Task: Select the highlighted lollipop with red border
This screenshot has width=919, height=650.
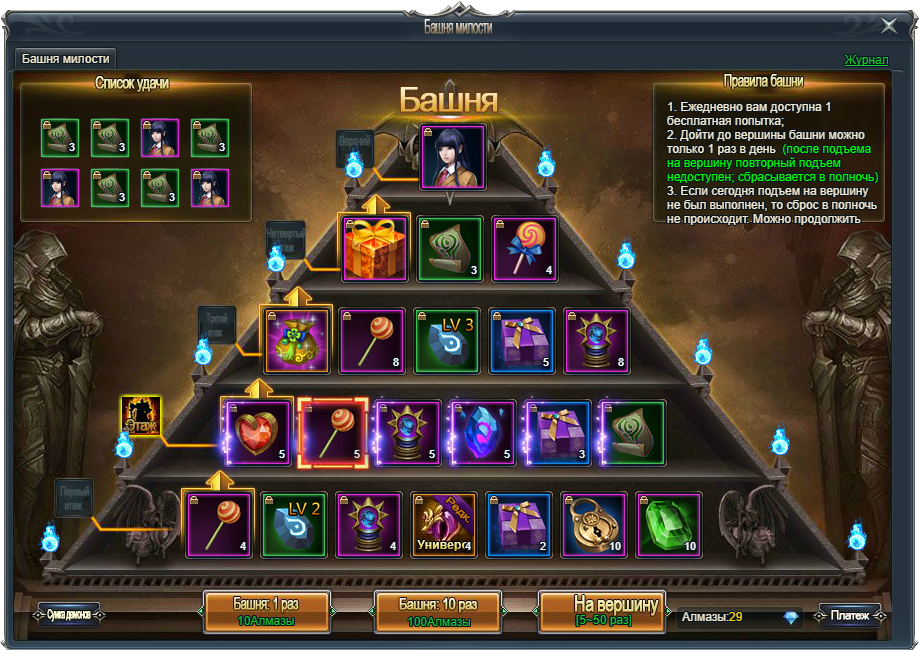Action: [x=333, y=433]
